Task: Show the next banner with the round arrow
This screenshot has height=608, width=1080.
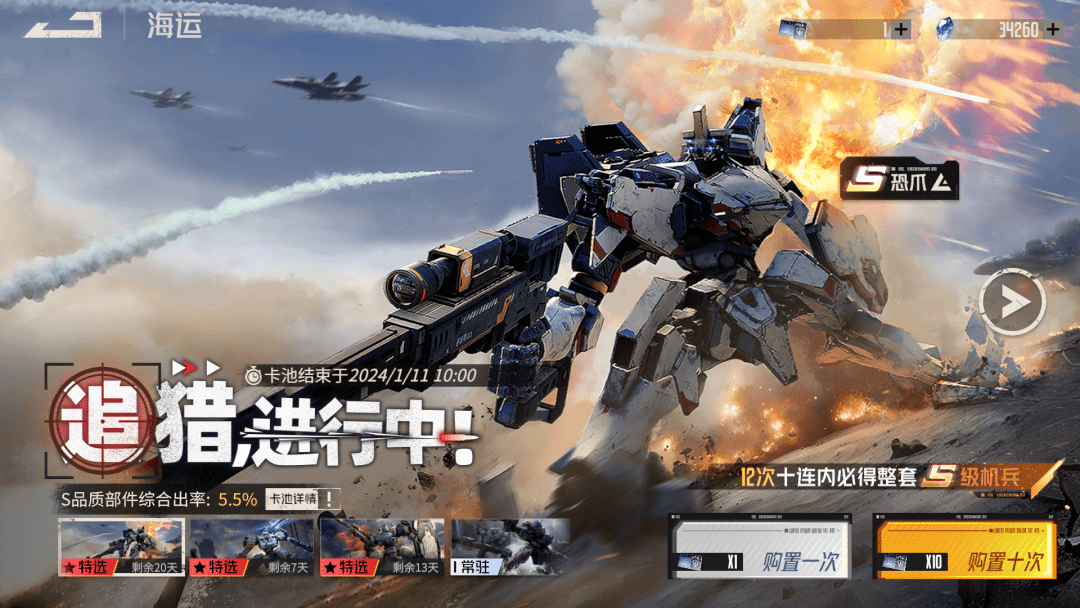Action: click(1012, 301)
